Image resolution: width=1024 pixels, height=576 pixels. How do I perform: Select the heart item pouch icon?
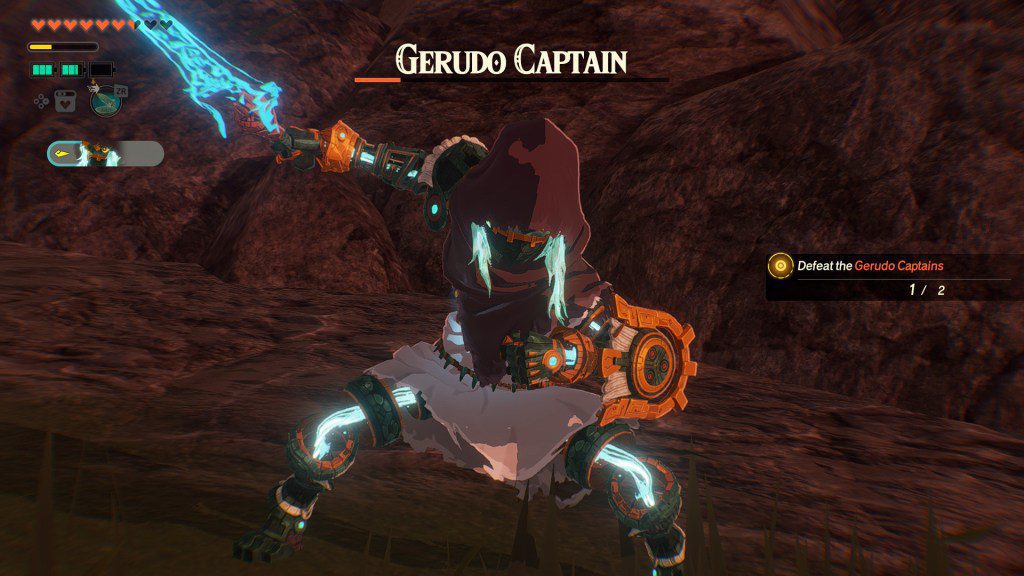65,100
